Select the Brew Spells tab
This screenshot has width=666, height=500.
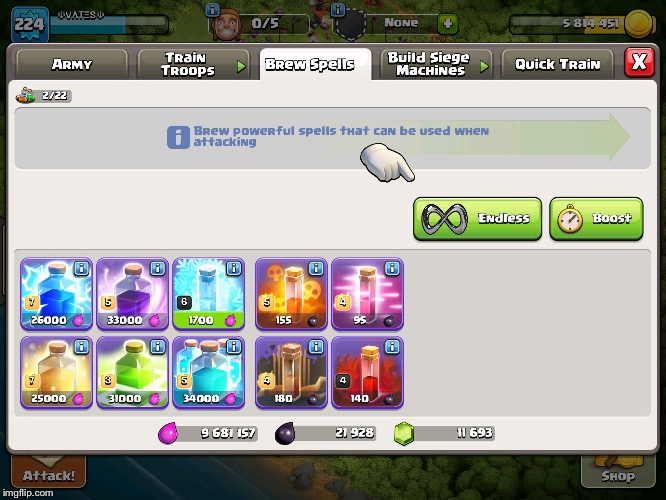click(309, 65)
